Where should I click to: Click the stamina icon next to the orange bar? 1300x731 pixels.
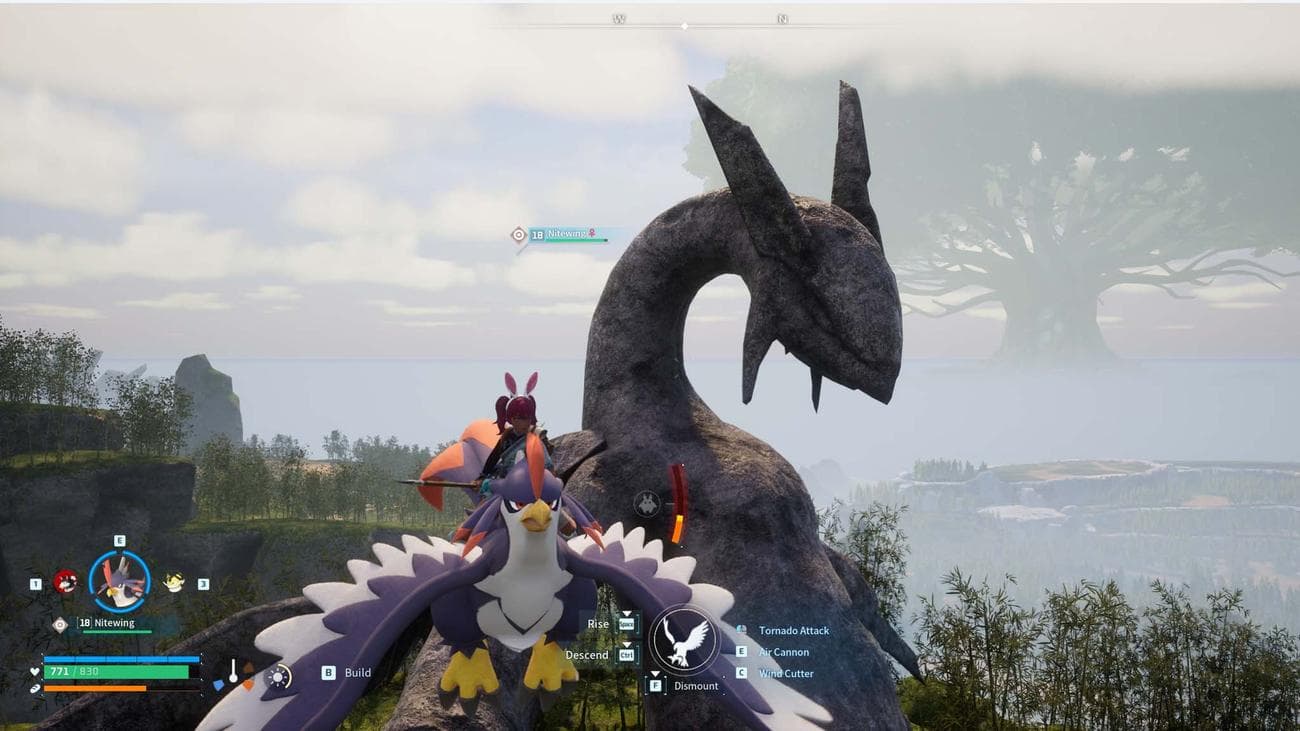pos(34,687)
